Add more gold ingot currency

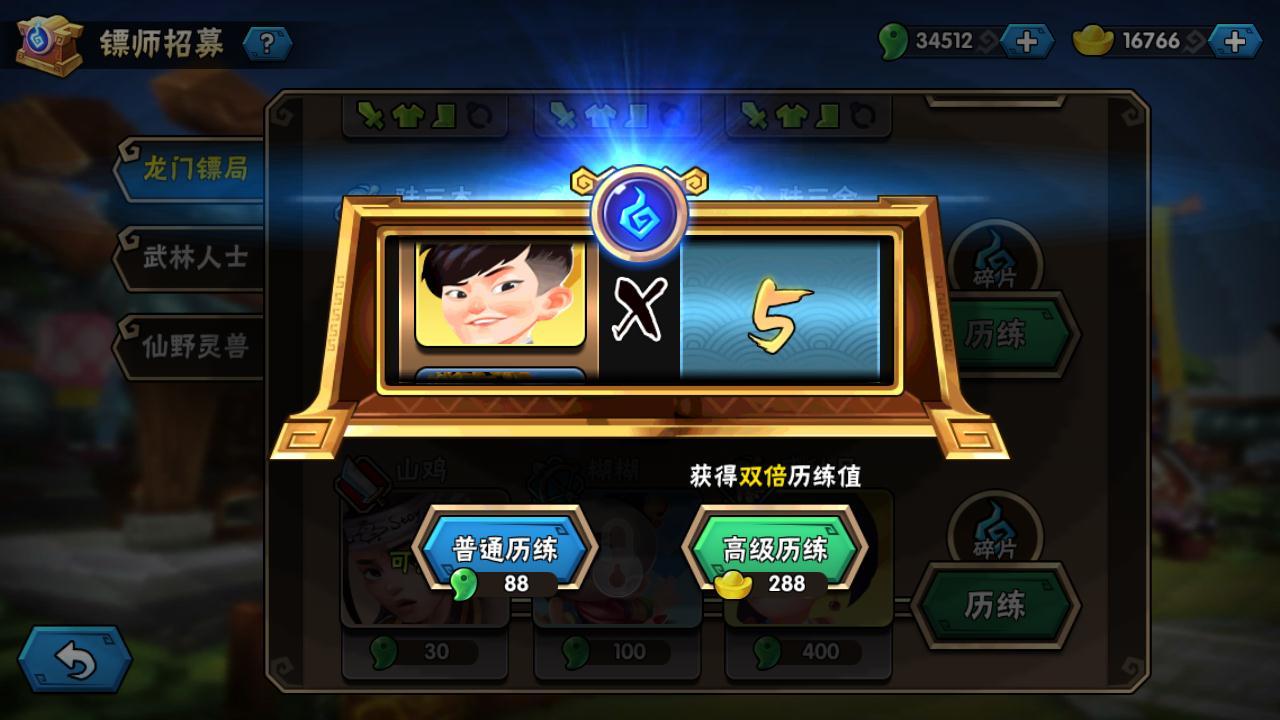1235,41
